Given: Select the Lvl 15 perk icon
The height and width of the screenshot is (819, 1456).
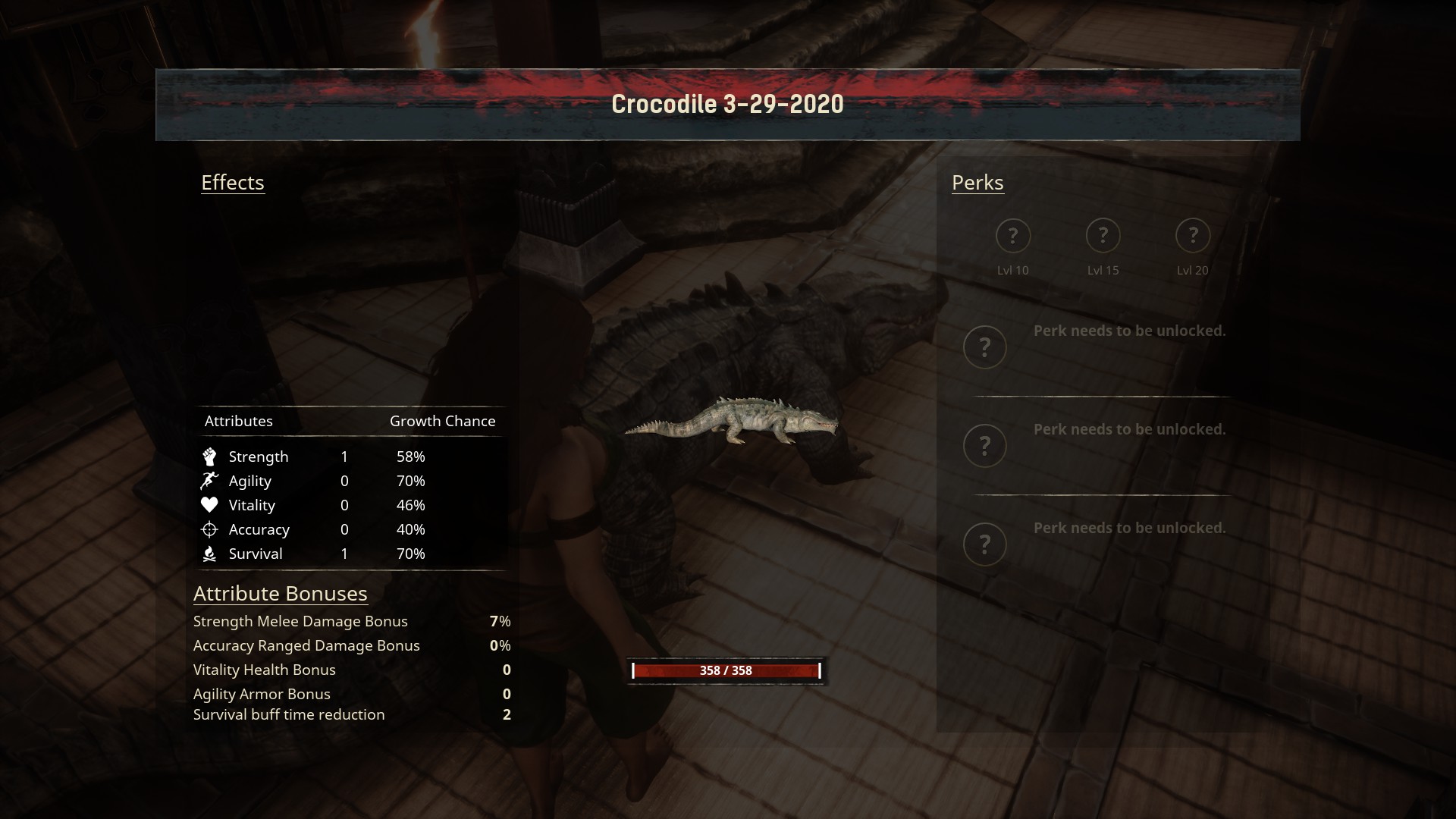Looking at the screenshot, I should click(x=1103, y=236).
